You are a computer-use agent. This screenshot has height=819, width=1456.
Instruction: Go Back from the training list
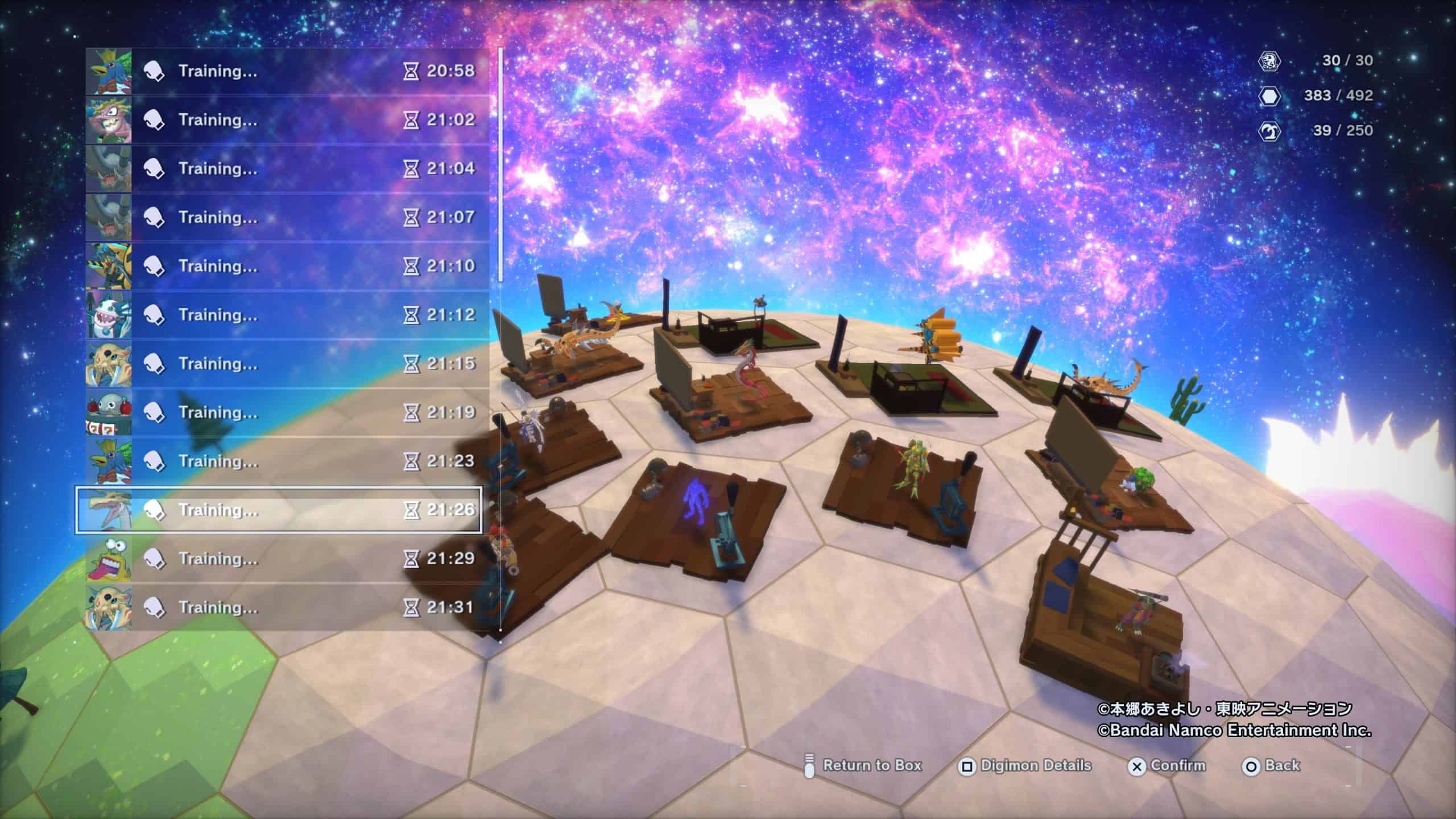(1272, 766)
